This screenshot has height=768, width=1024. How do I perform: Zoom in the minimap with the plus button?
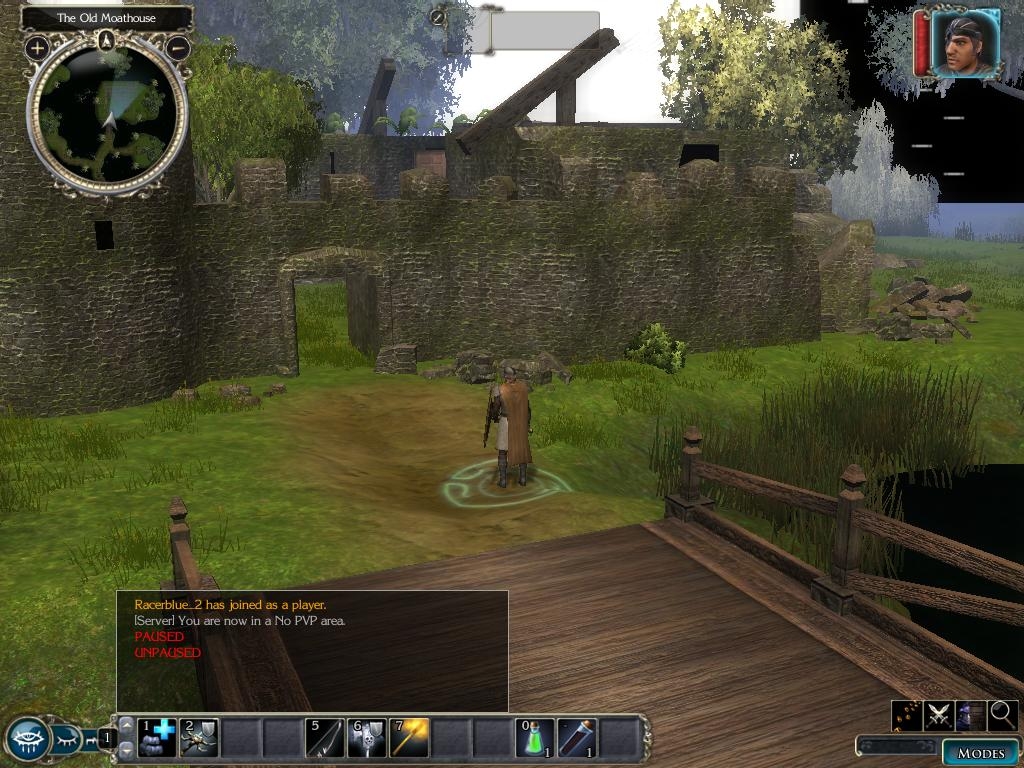click(x=37, y=47)
